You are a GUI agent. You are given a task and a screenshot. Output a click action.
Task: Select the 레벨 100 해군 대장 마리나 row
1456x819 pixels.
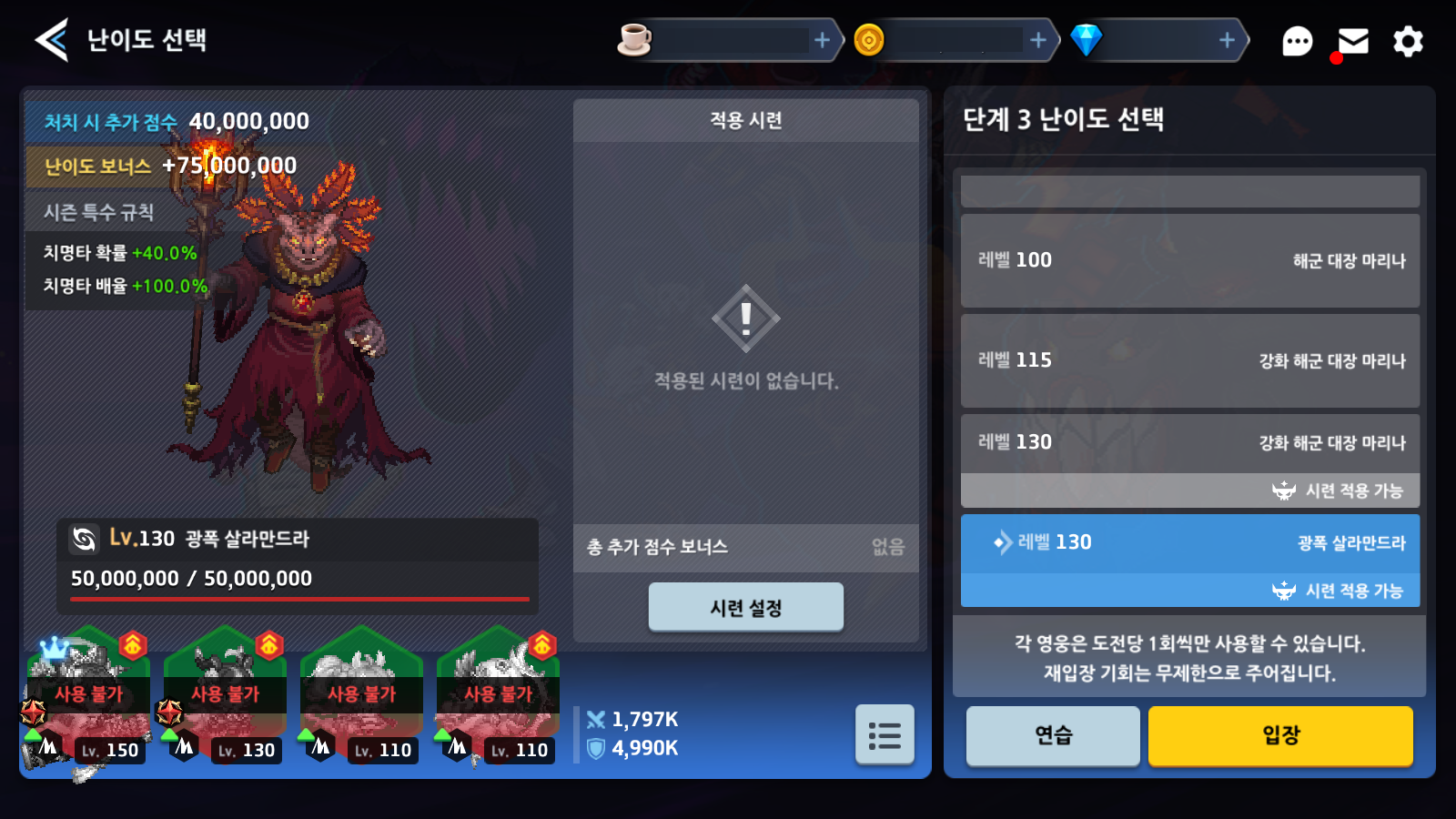[1190, 261]
